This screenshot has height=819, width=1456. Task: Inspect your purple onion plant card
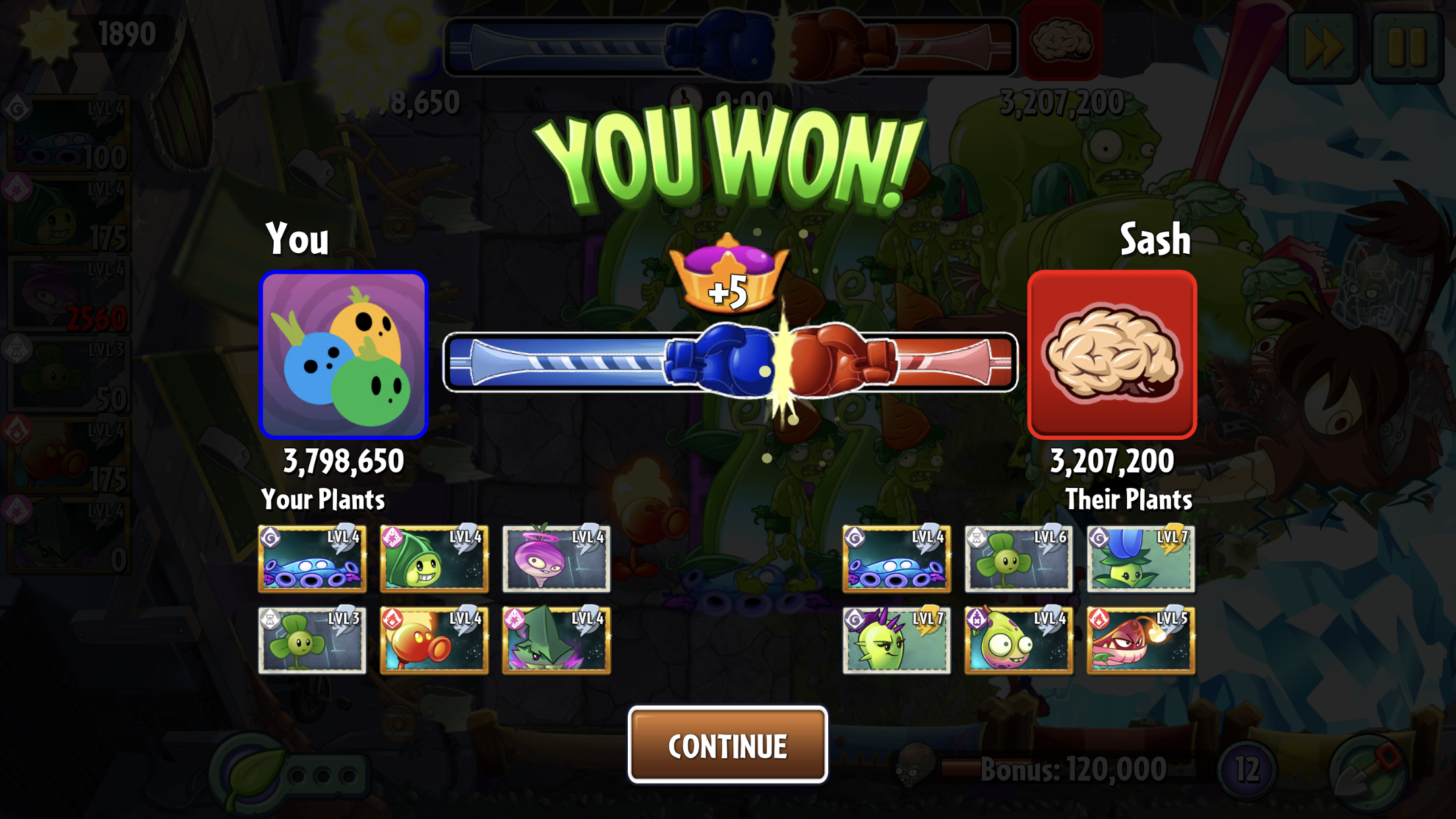pyautogui.click(x=556, y=559)
